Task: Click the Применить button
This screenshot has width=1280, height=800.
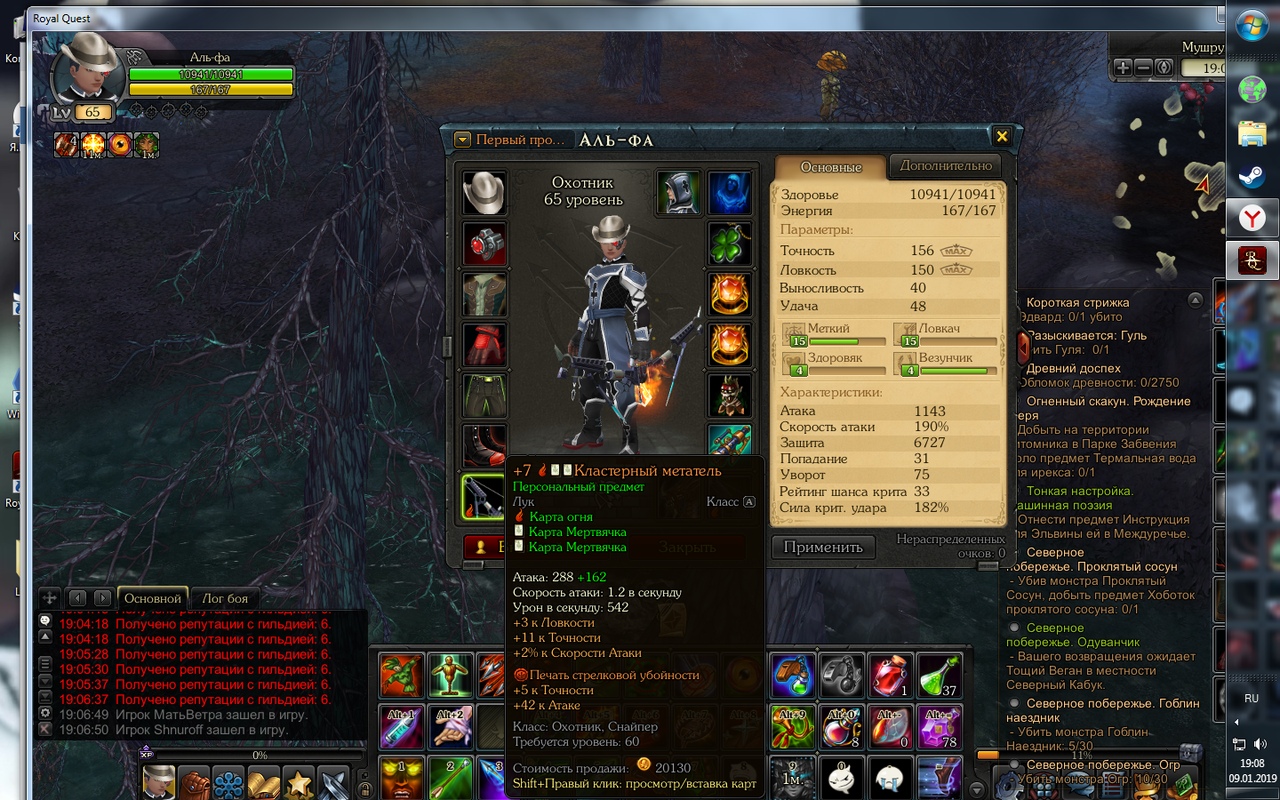Action: coord(822,547)
